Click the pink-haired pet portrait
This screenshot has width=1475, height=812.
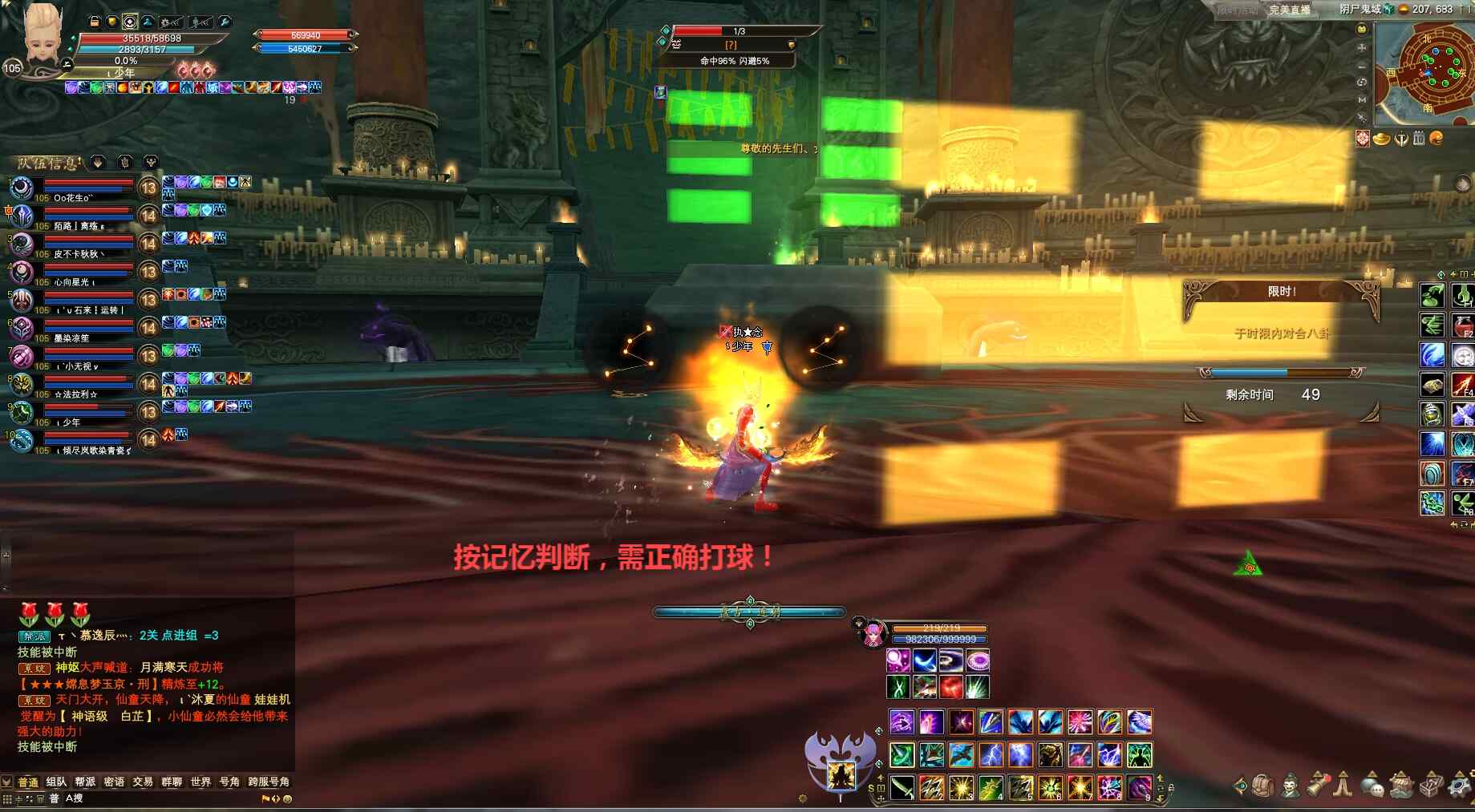(x=872, y=634)
